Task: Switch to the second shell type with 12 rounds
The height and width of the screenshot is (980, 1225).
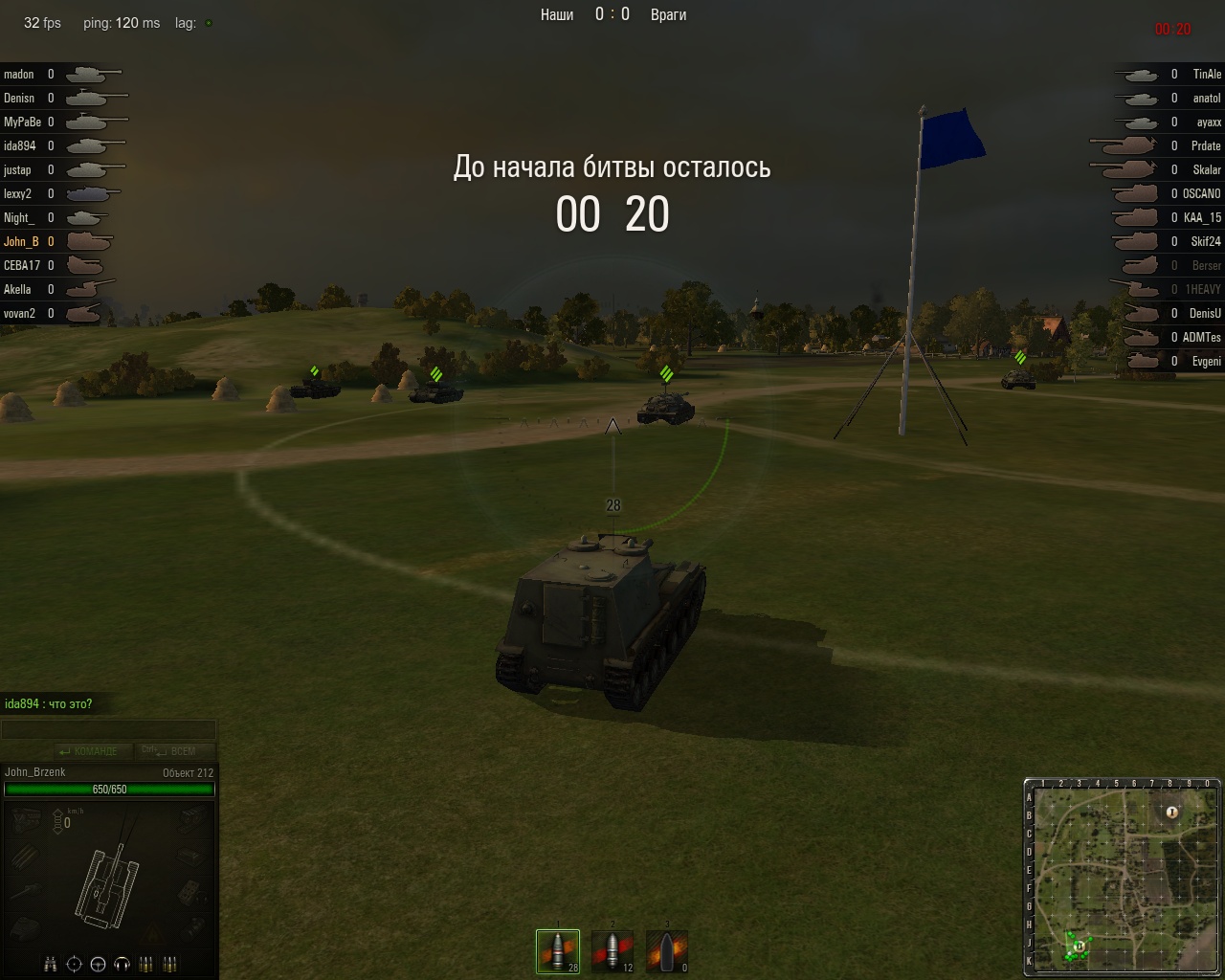Action: tap(612, 951)
